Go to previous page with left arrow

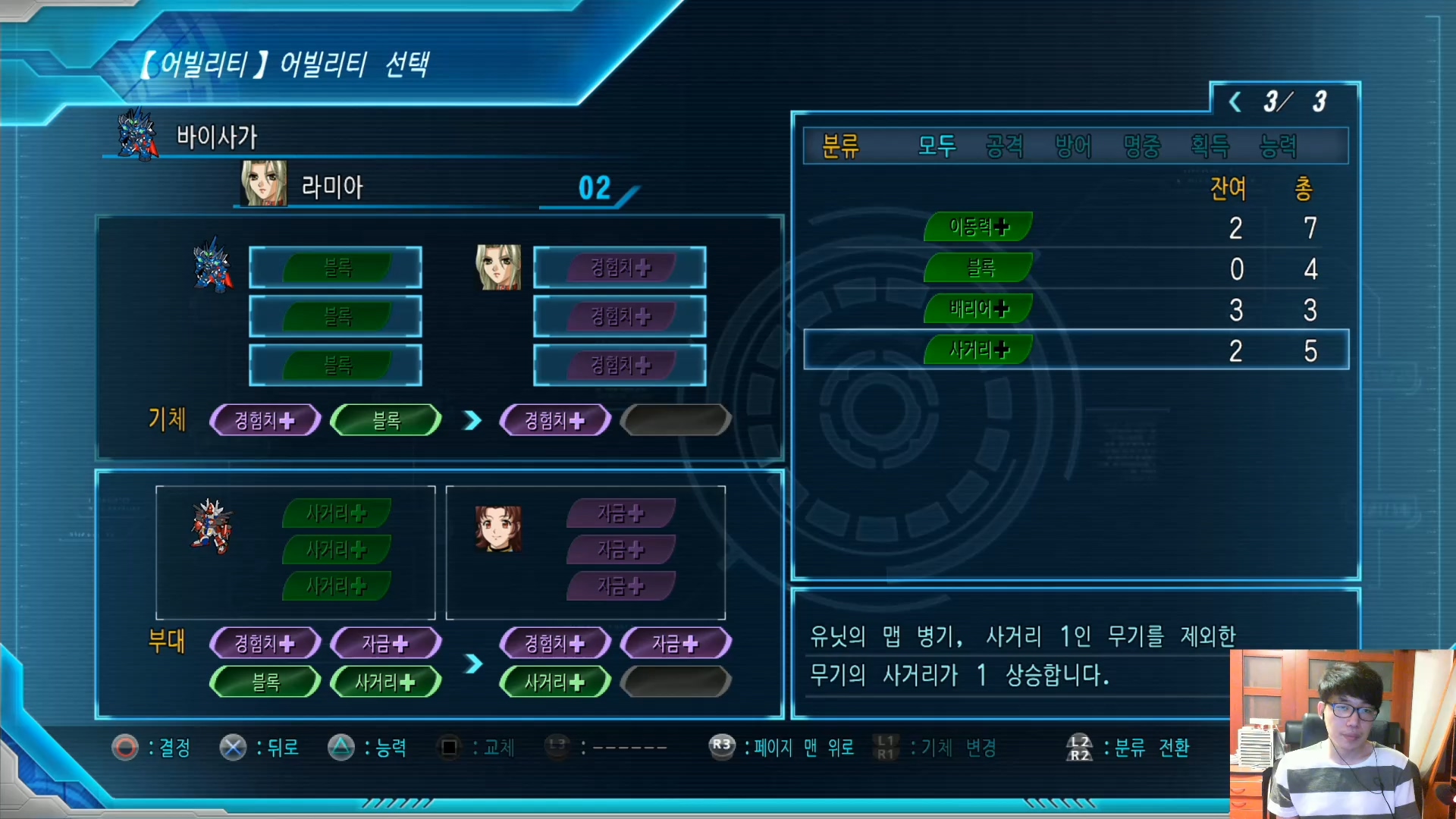click(1235, 102)
